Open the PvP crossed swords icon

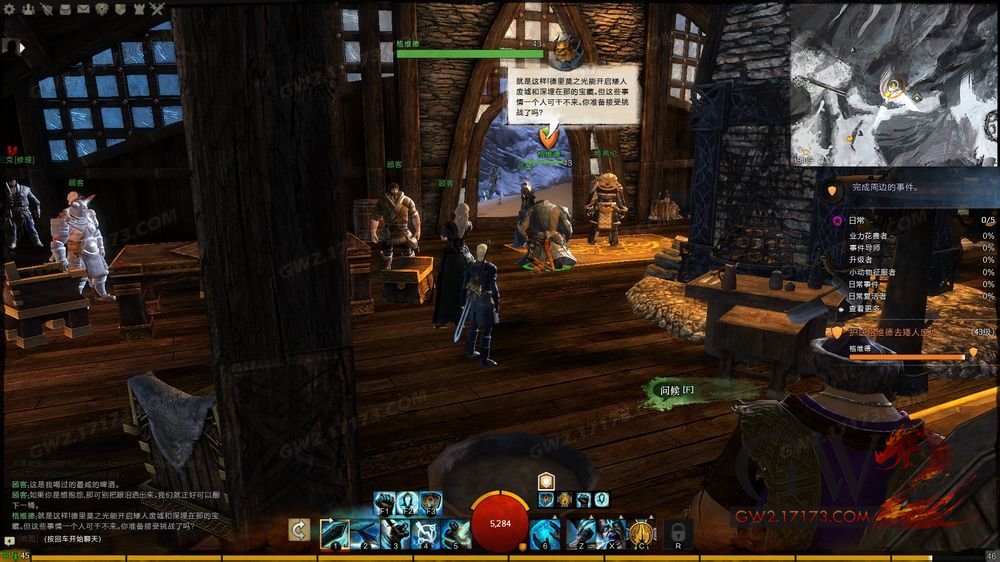click(157, 9)
